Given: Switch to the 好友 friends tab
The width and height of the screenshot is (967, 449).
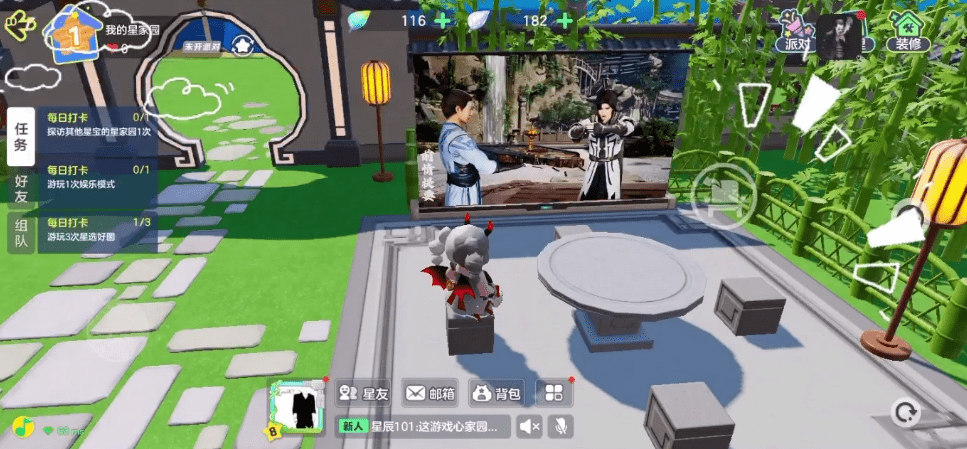Looking at the screenshot, I should click(x=20, y=188).
